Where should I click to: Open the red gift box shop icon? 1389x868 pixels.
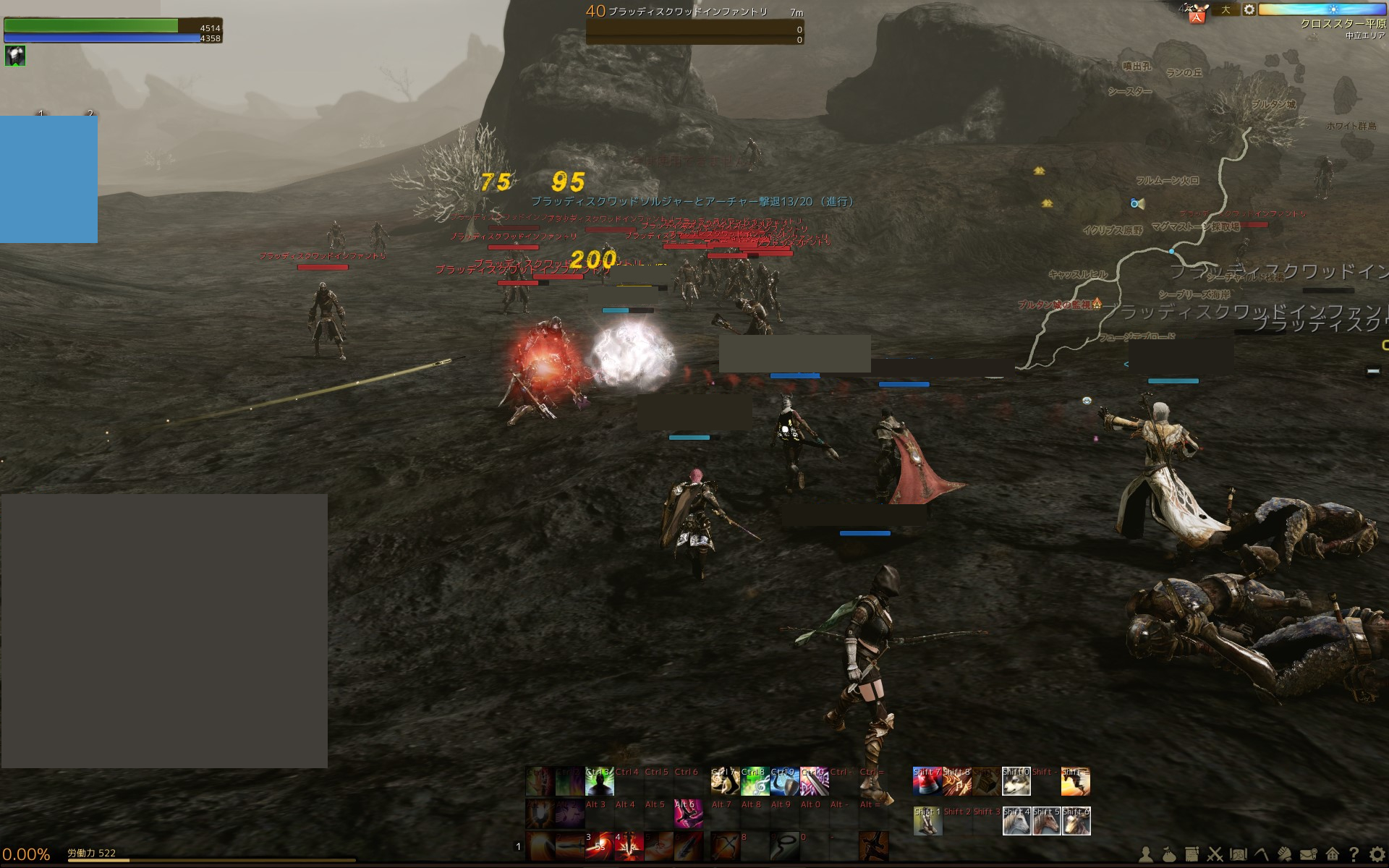click(x=1197, y=13)
